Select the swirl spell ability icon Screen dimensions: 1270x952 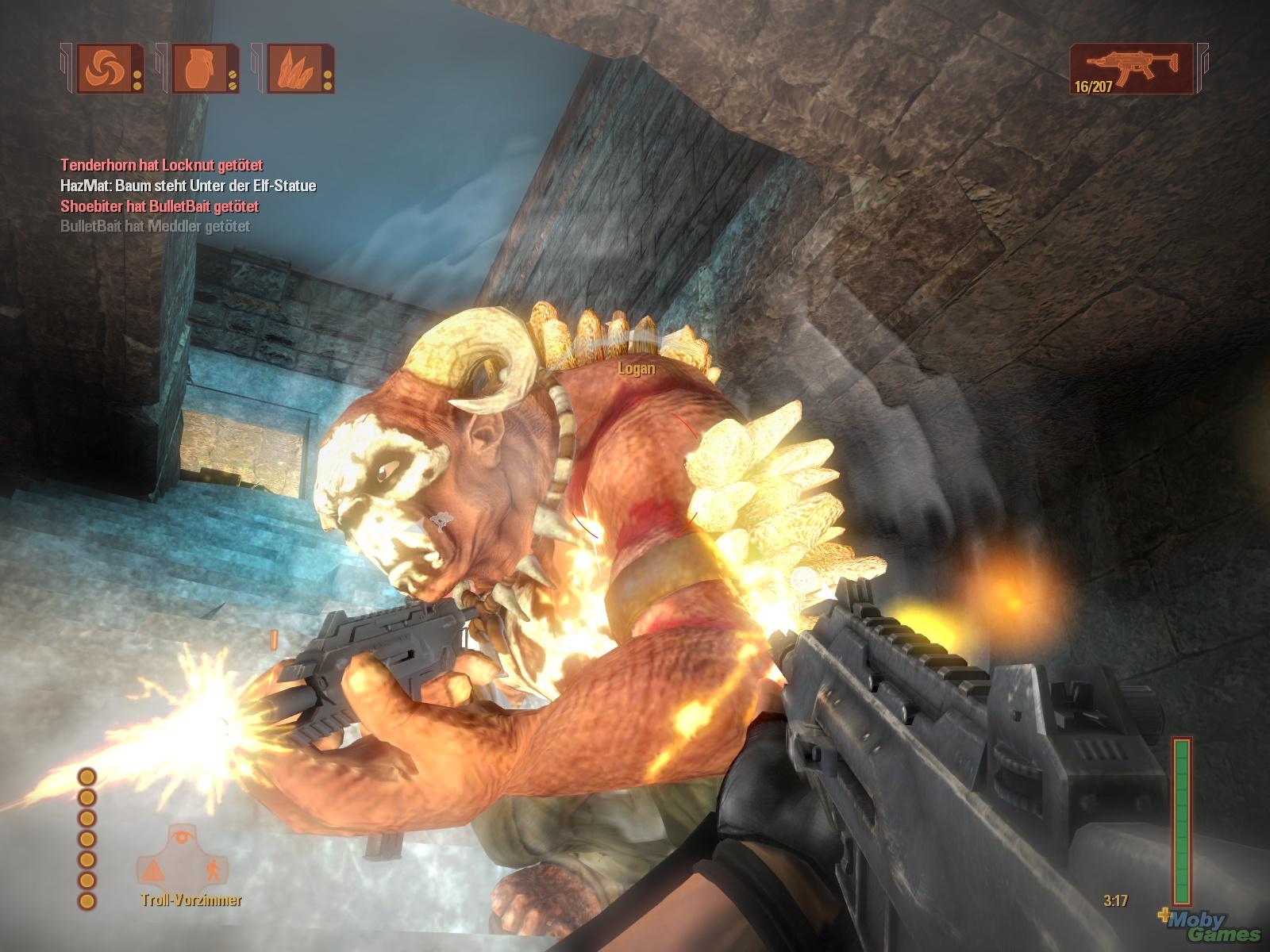coord(104,68)
